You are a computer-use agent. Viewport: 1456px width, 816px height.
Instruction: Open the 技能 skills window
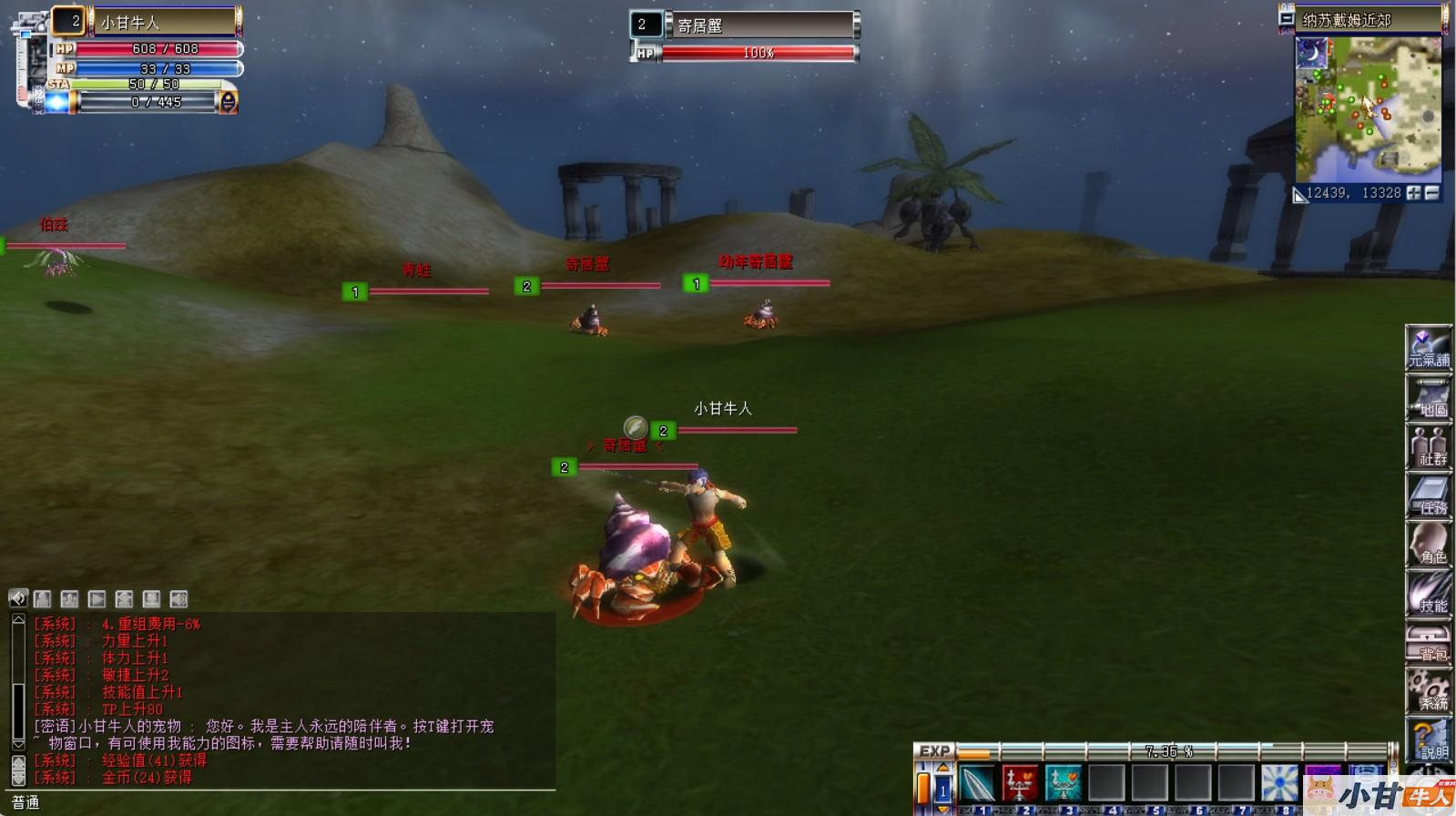(1428, 594)
